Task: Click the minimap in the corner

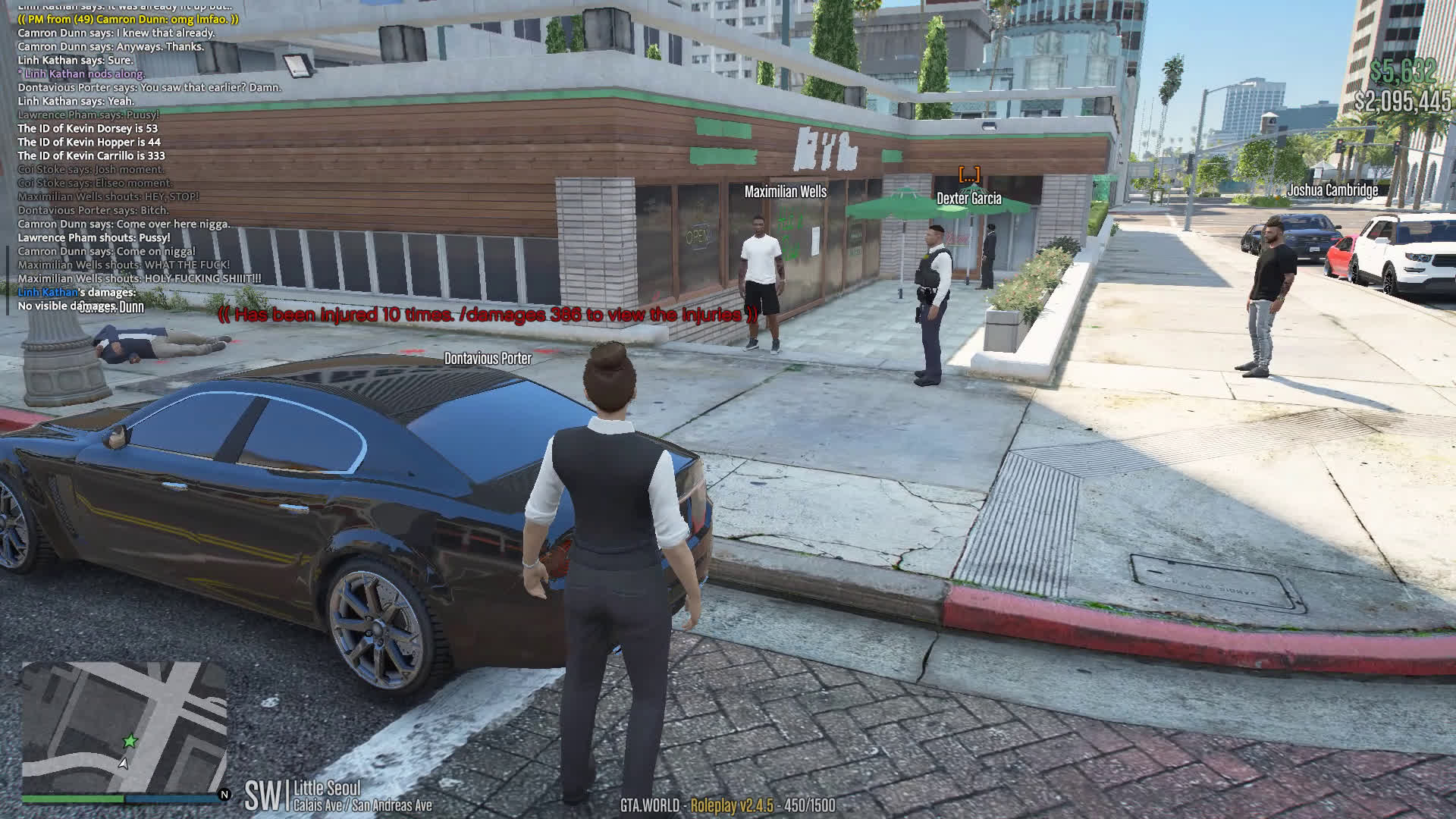Action: [124, 726]
